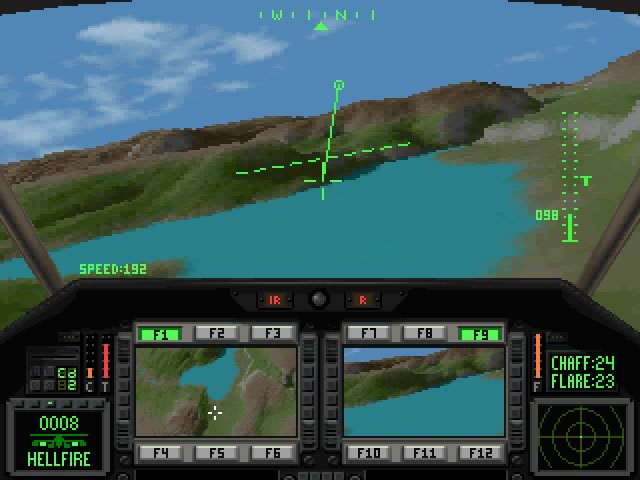Click the F11 display button

(425, 453)
